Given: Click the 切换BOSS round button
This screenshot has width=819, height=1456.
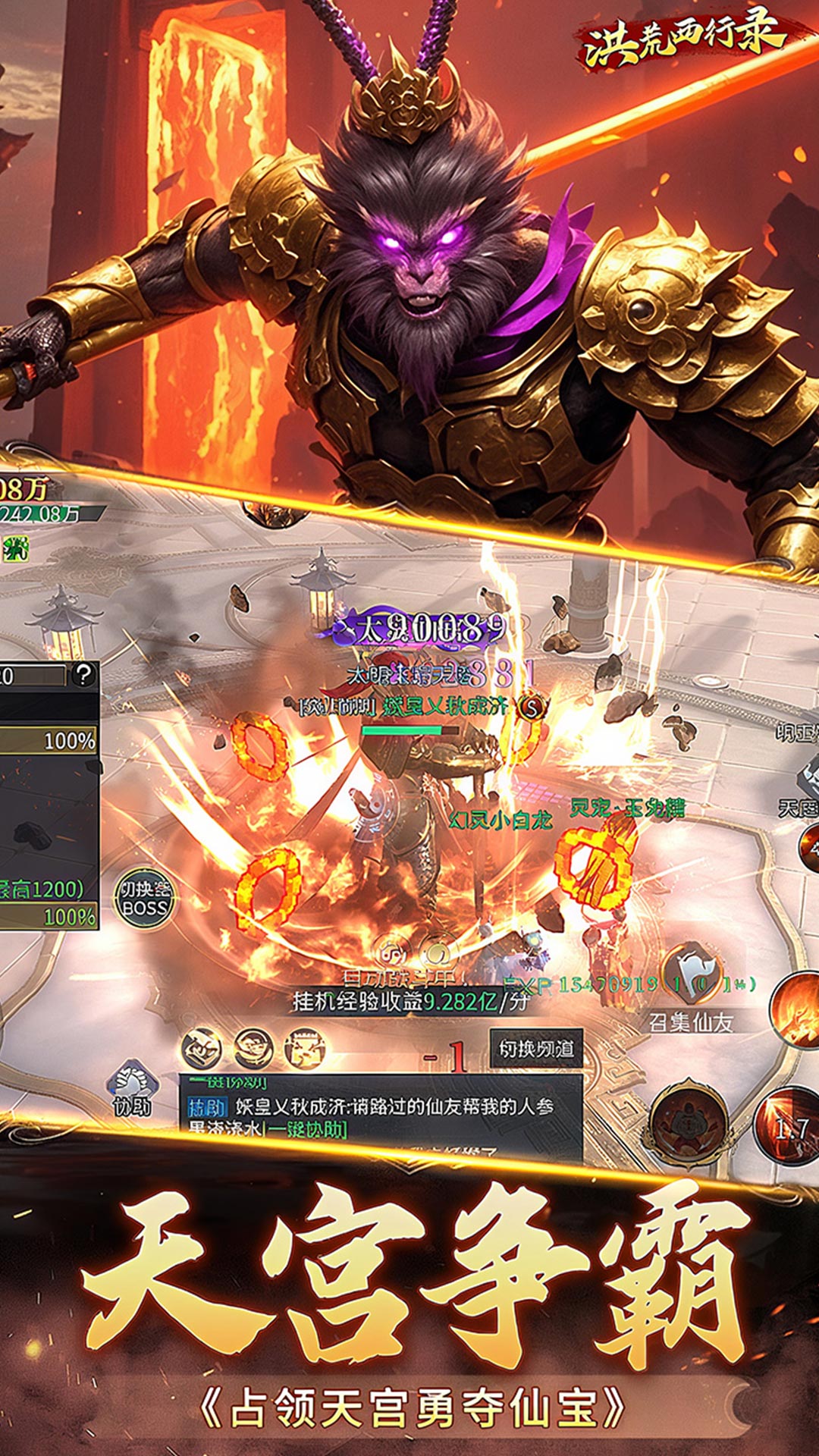Looking at the screenshot, I should coord(144,899).
